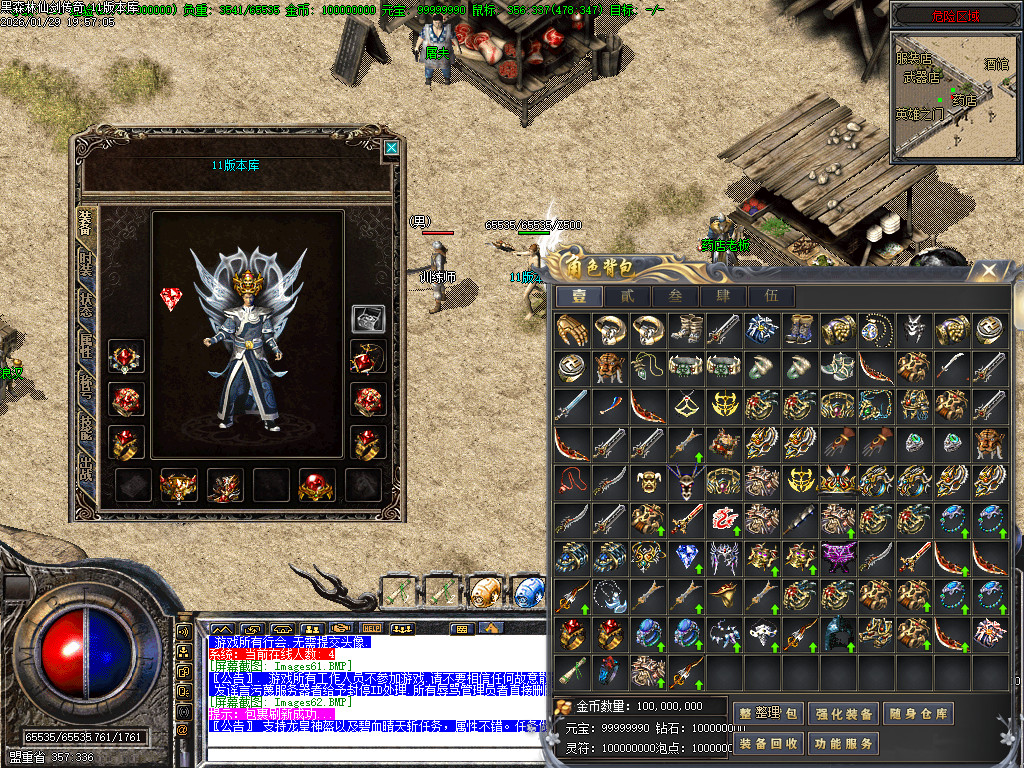The height and width of the screenshot is (768, 1024).
Task: Close the character equipment panel
Action: click(391, 148)
